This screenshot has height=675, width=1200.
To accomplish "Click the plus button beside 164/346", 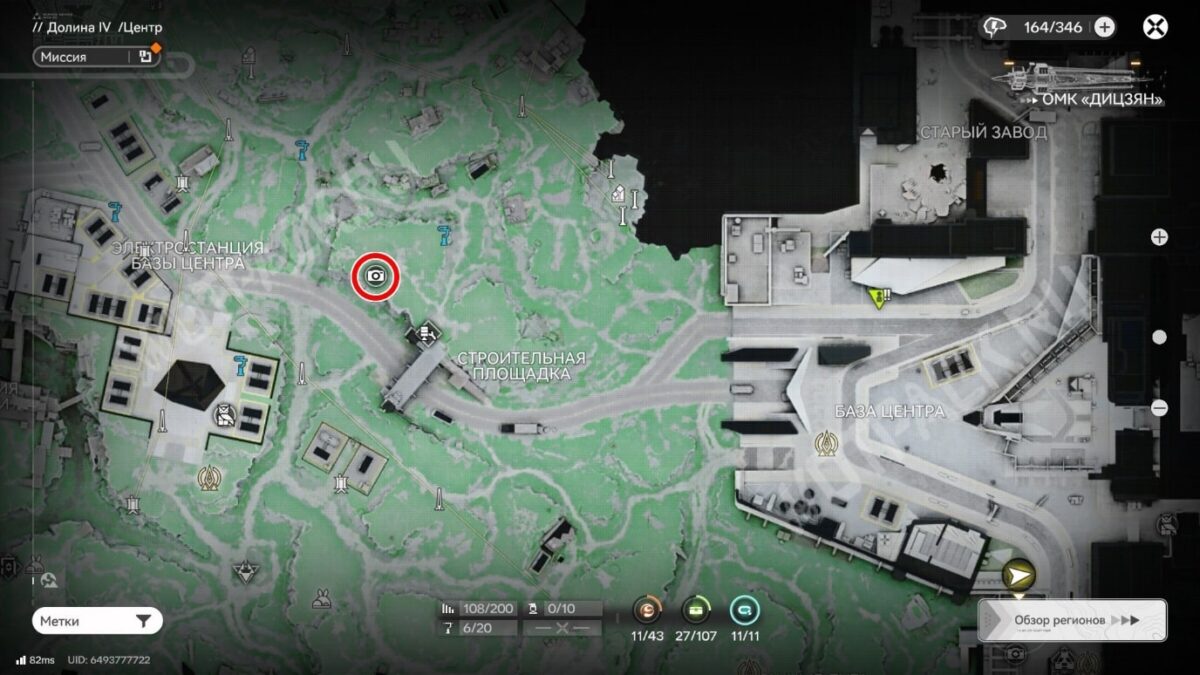I will (x=1104, y=27).
